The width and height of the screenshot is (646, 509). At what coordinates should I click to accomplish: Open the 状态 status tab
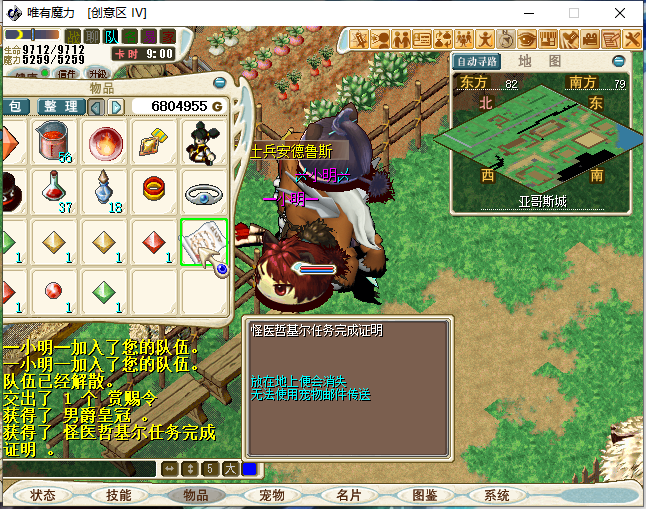point(43,495)
